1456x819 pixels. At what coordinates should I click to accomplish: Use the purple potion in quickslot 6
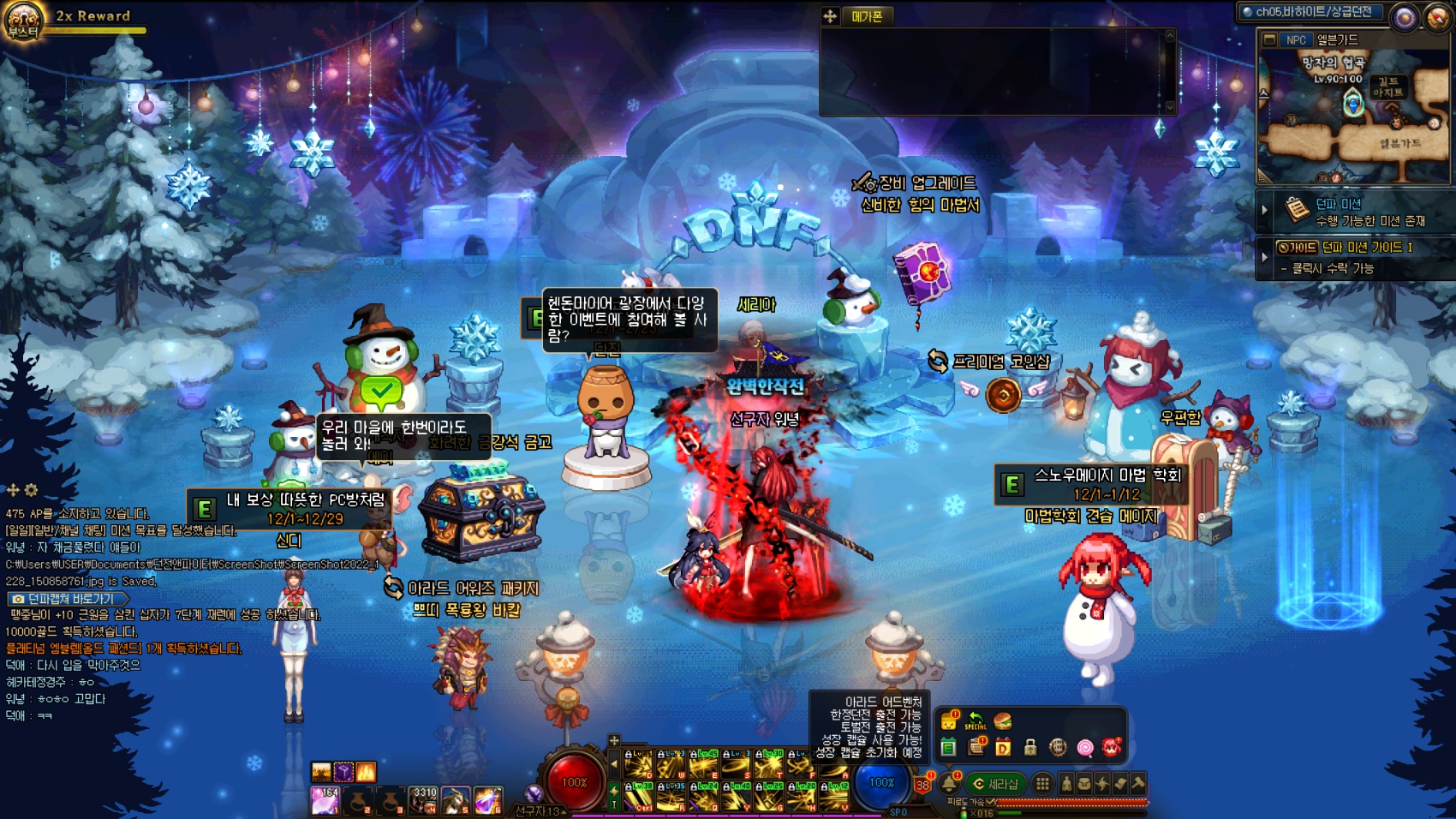(488, 800)
